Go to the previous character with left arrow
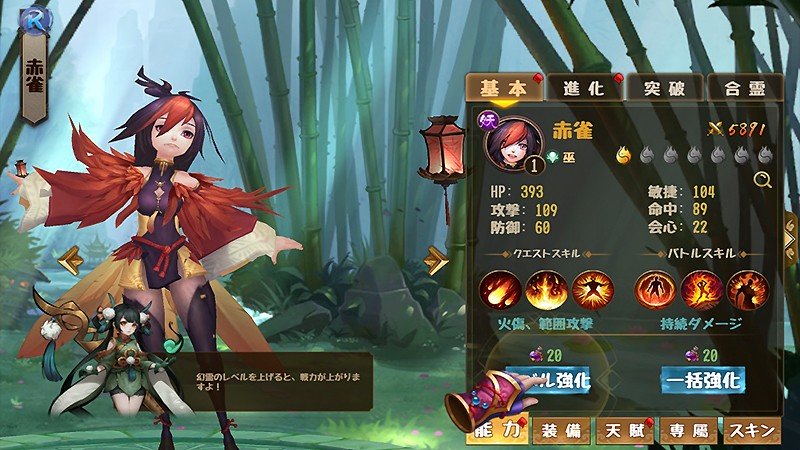Image resolution: width=800 pixels, height=450 pixels. [70, 262]
